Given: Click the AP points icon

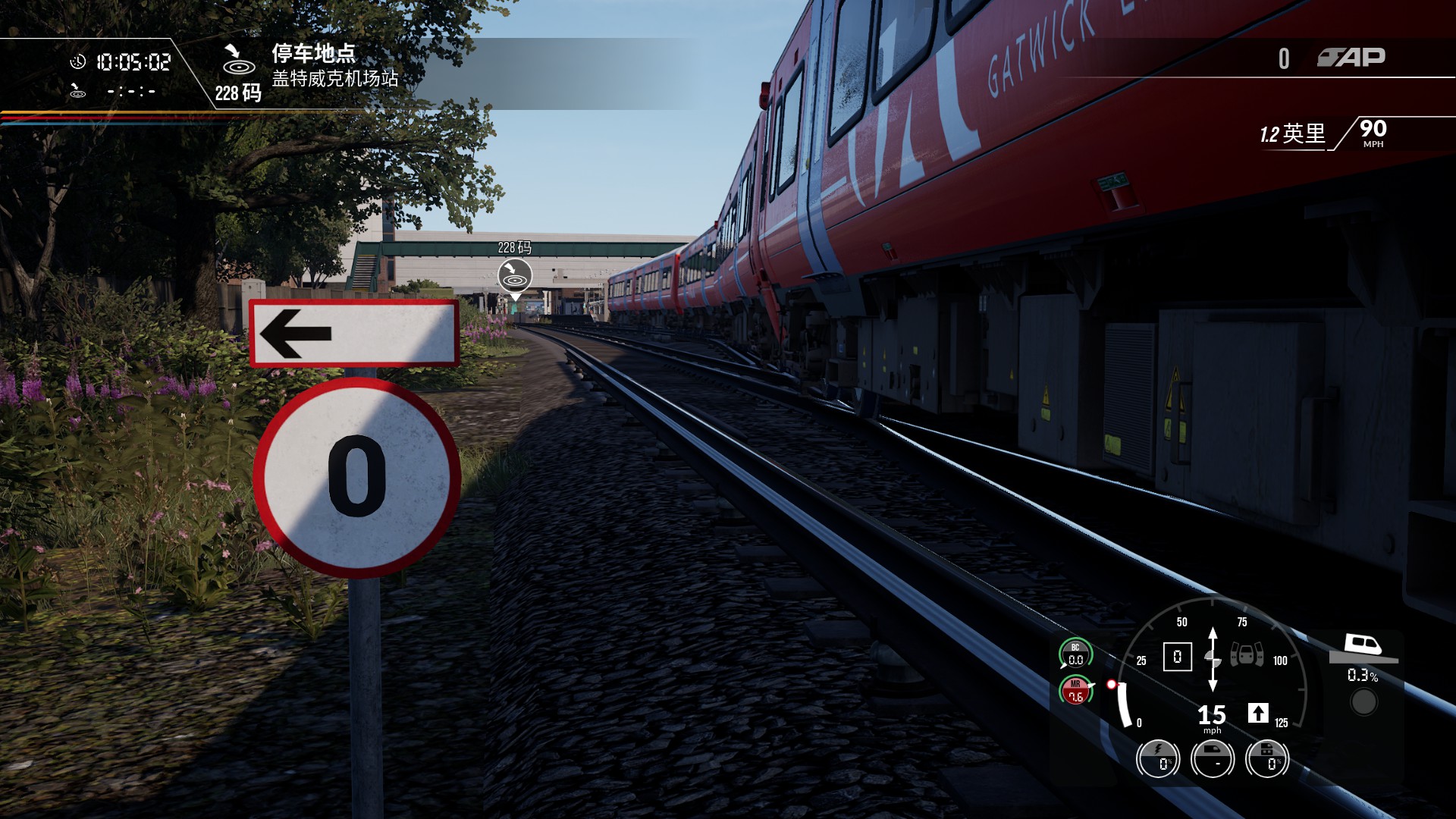Looking at the screenshot, I should click(x=1351, y=58).
